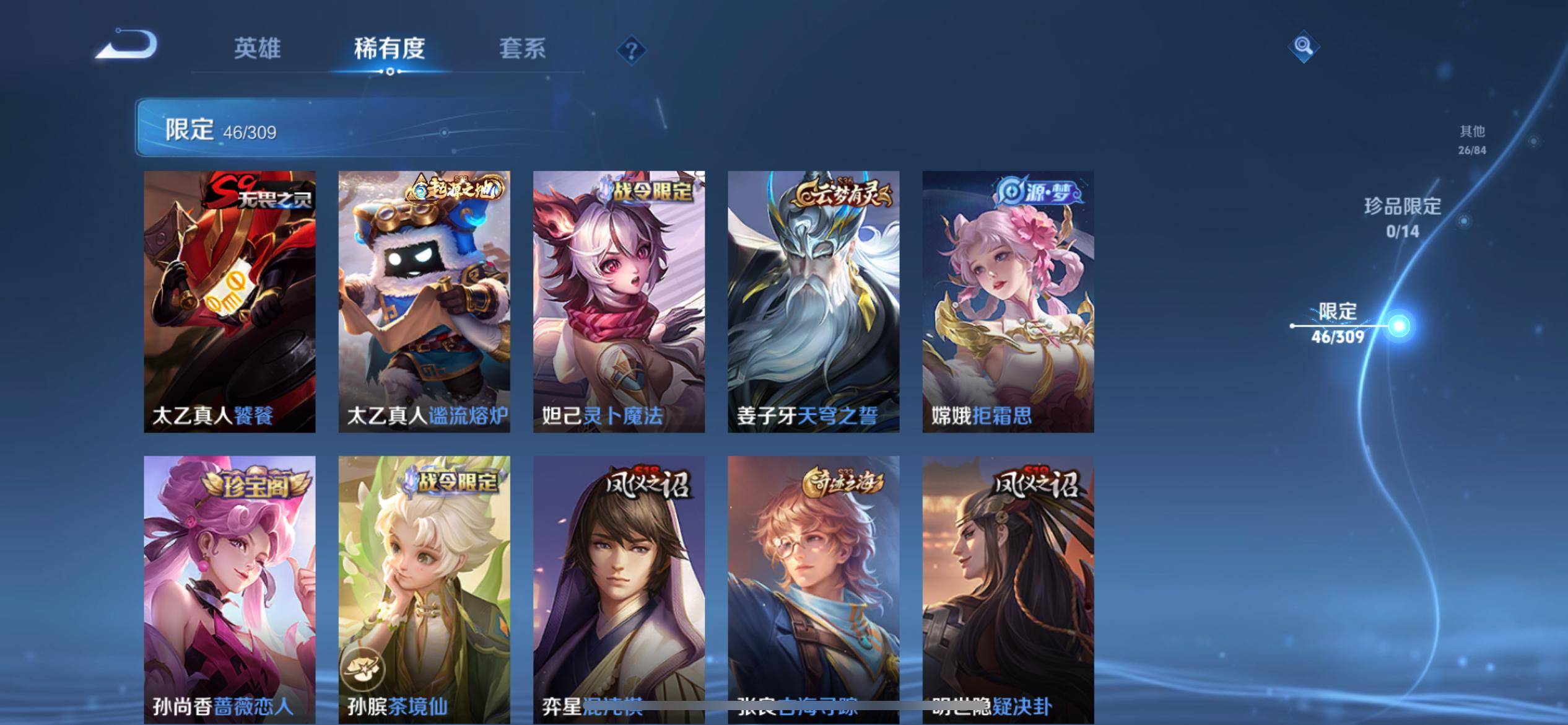
Task: Click the 限定 46/309 section header
Action: point(221,130)
